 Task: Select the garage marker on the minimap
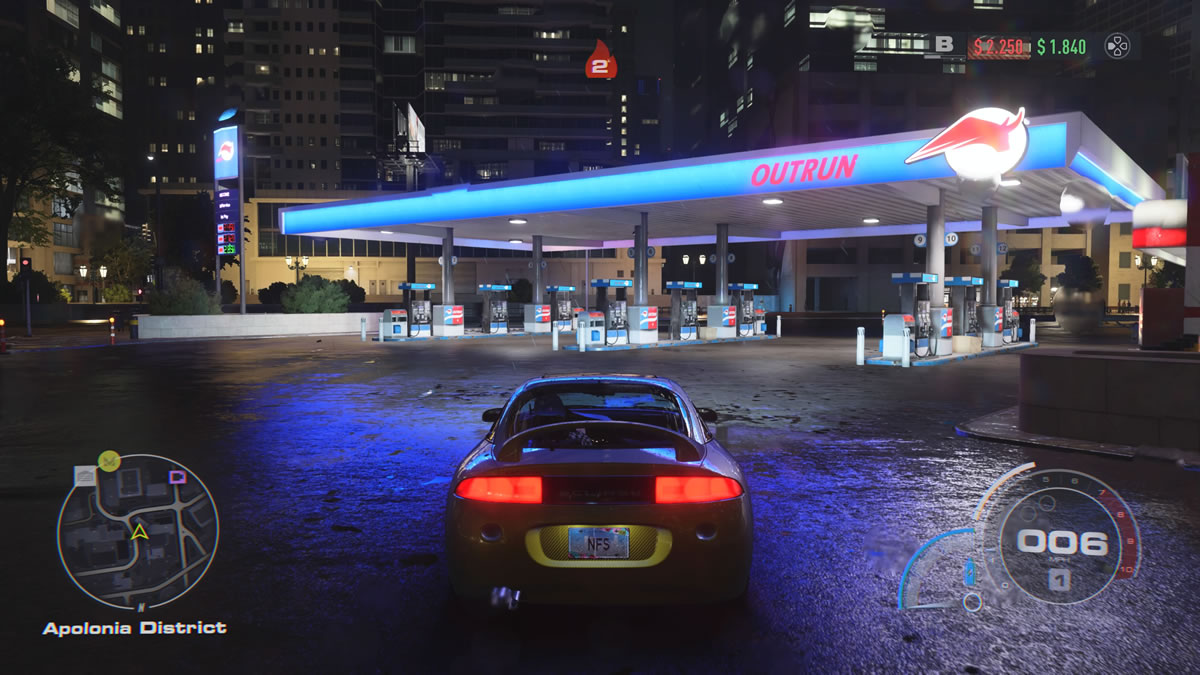click(x=85, y=476)
